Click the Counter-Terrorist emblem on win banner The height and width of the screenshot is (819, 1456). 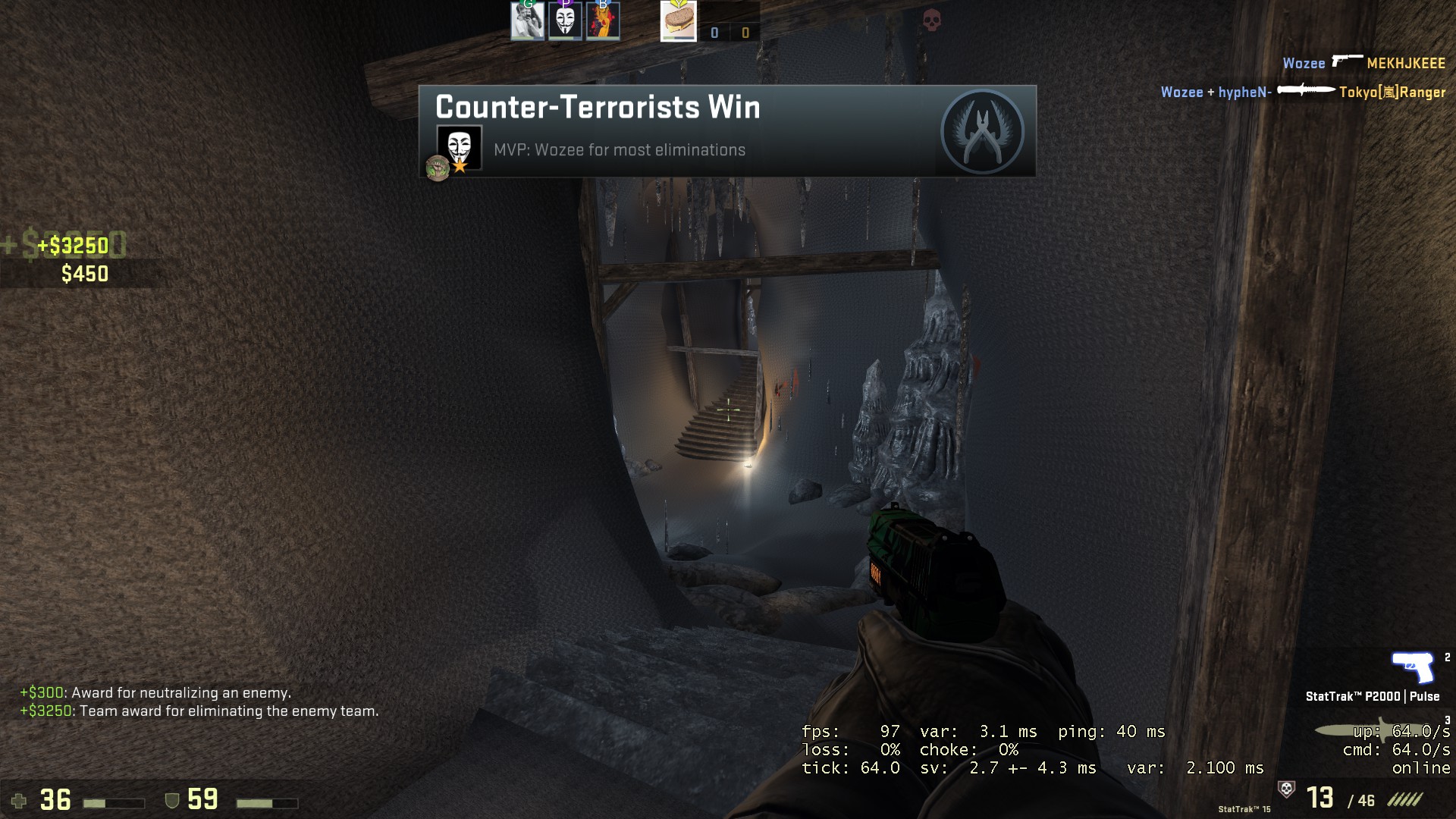click(x=982, y=132)
